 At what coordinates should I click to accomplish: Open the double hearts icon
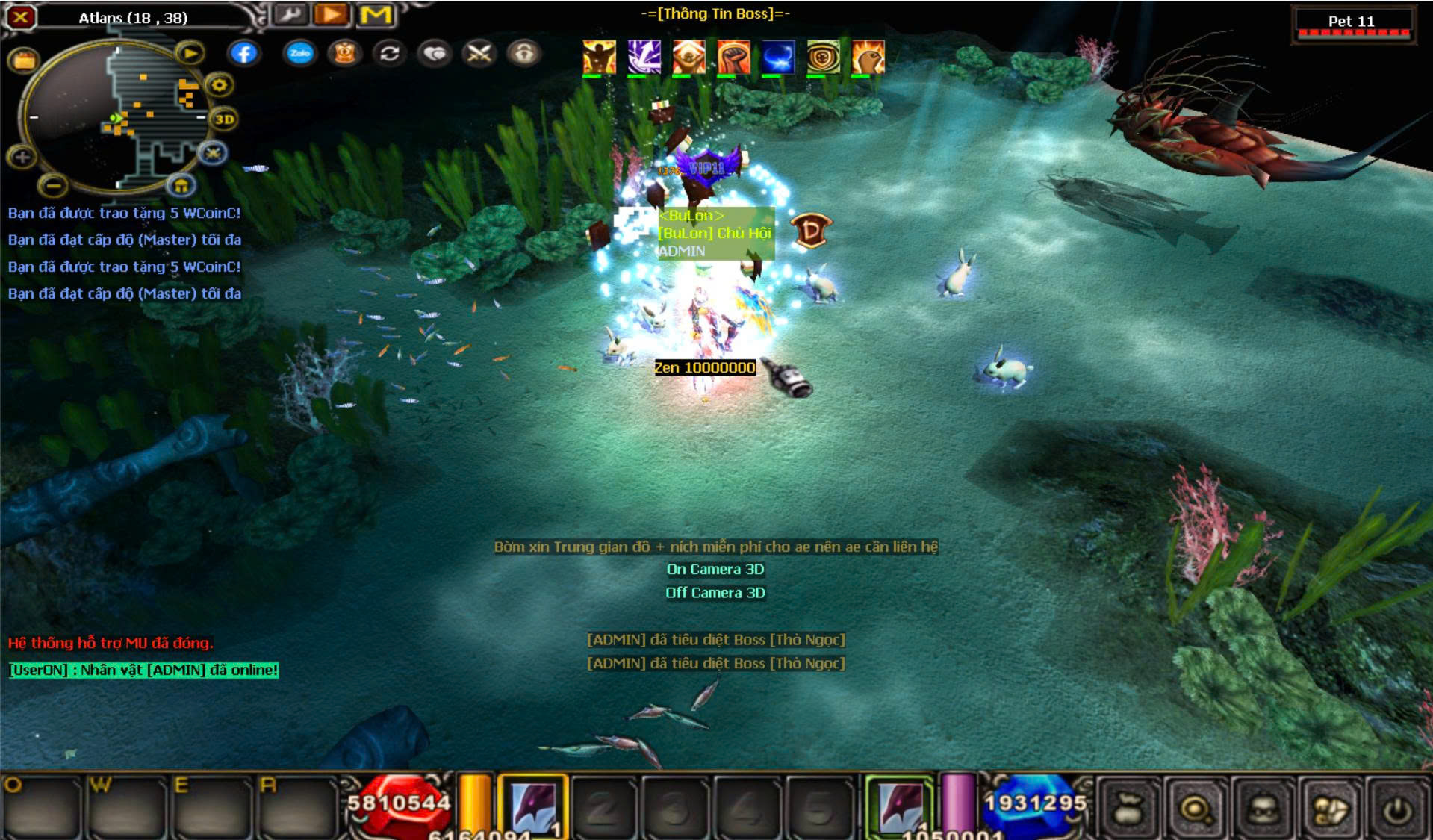pos(435,53)
